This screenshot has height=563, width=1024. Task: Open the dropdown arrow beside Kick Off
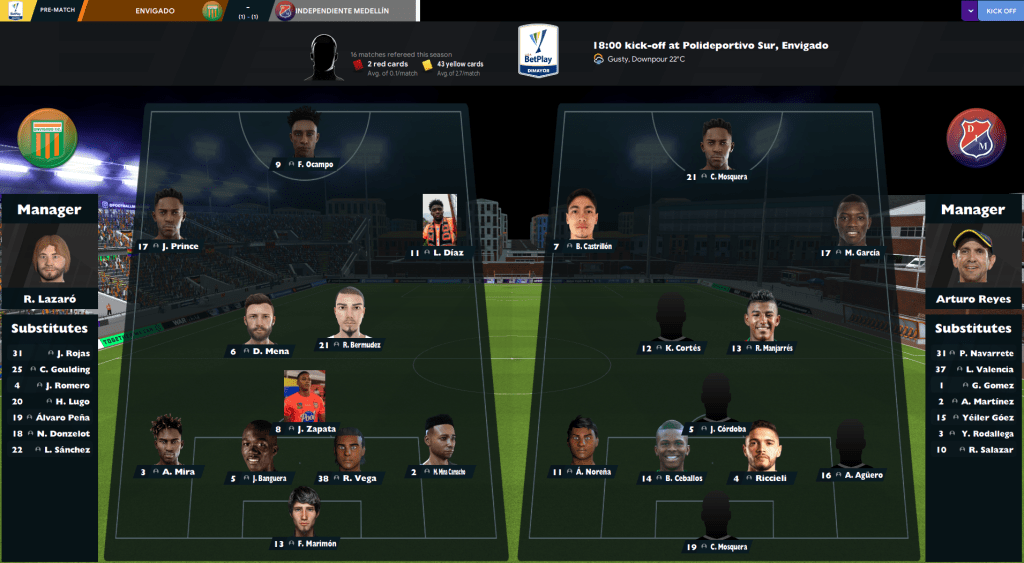969,11
